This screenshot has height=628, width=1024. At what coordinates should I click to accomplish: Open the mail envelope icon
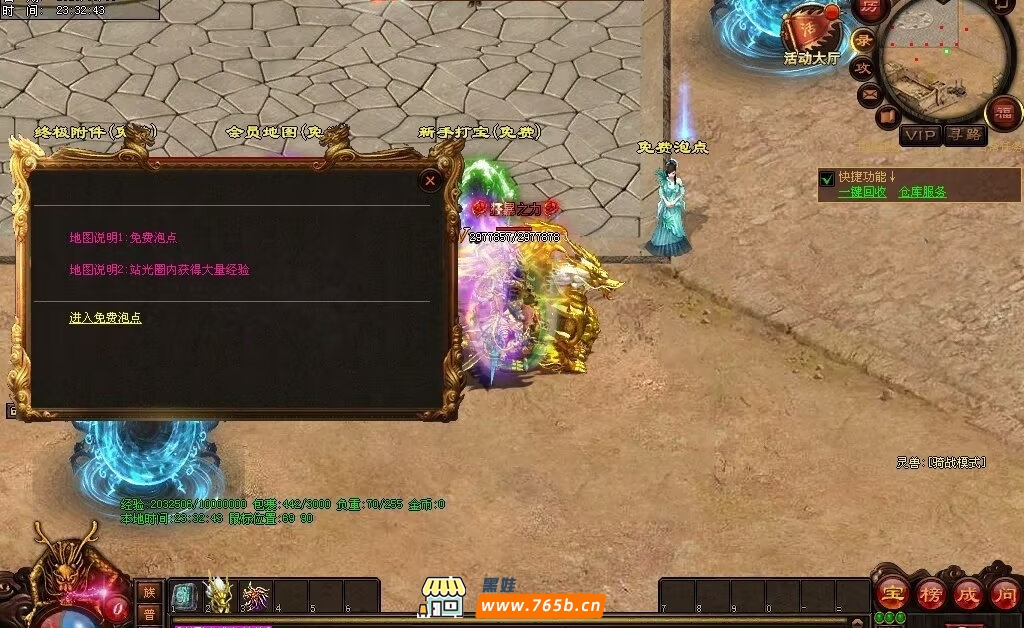click(x=869, y=95)
